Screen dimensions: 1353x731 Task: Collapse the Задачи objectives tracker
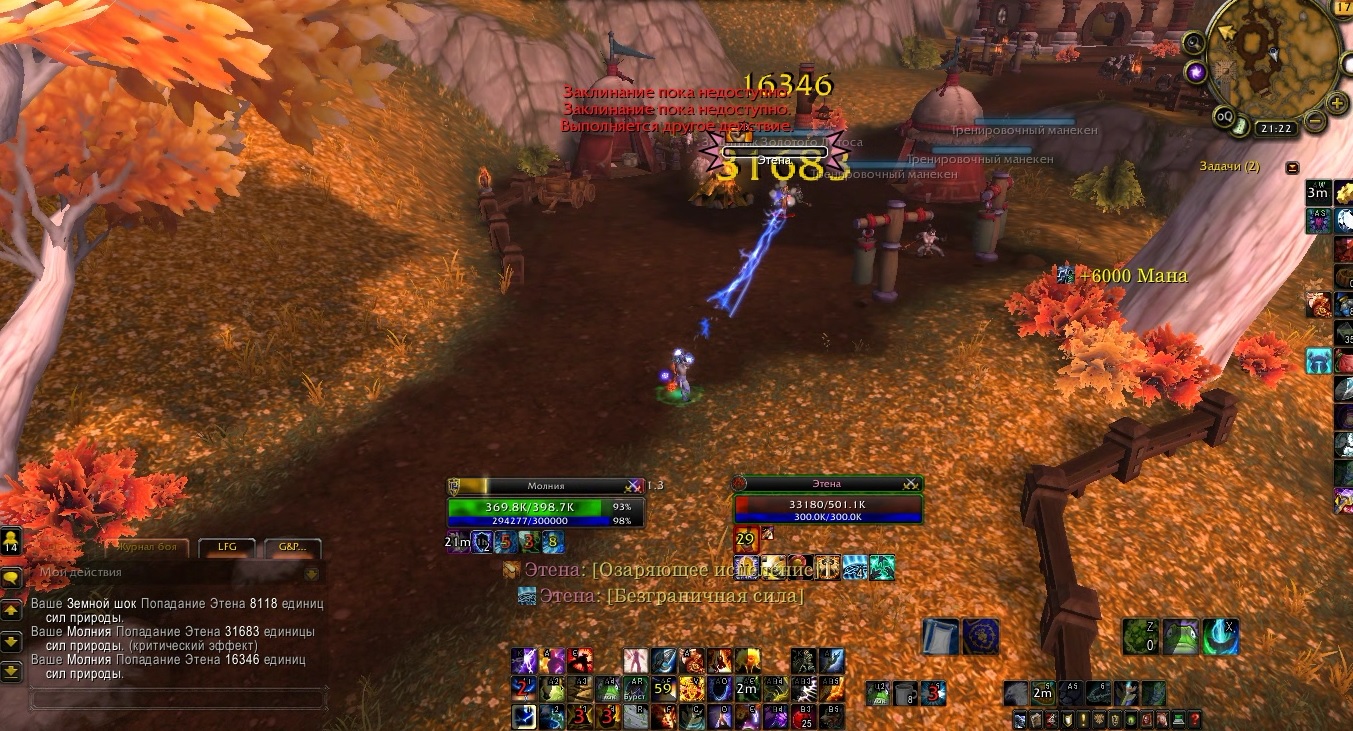(1292, 167)
